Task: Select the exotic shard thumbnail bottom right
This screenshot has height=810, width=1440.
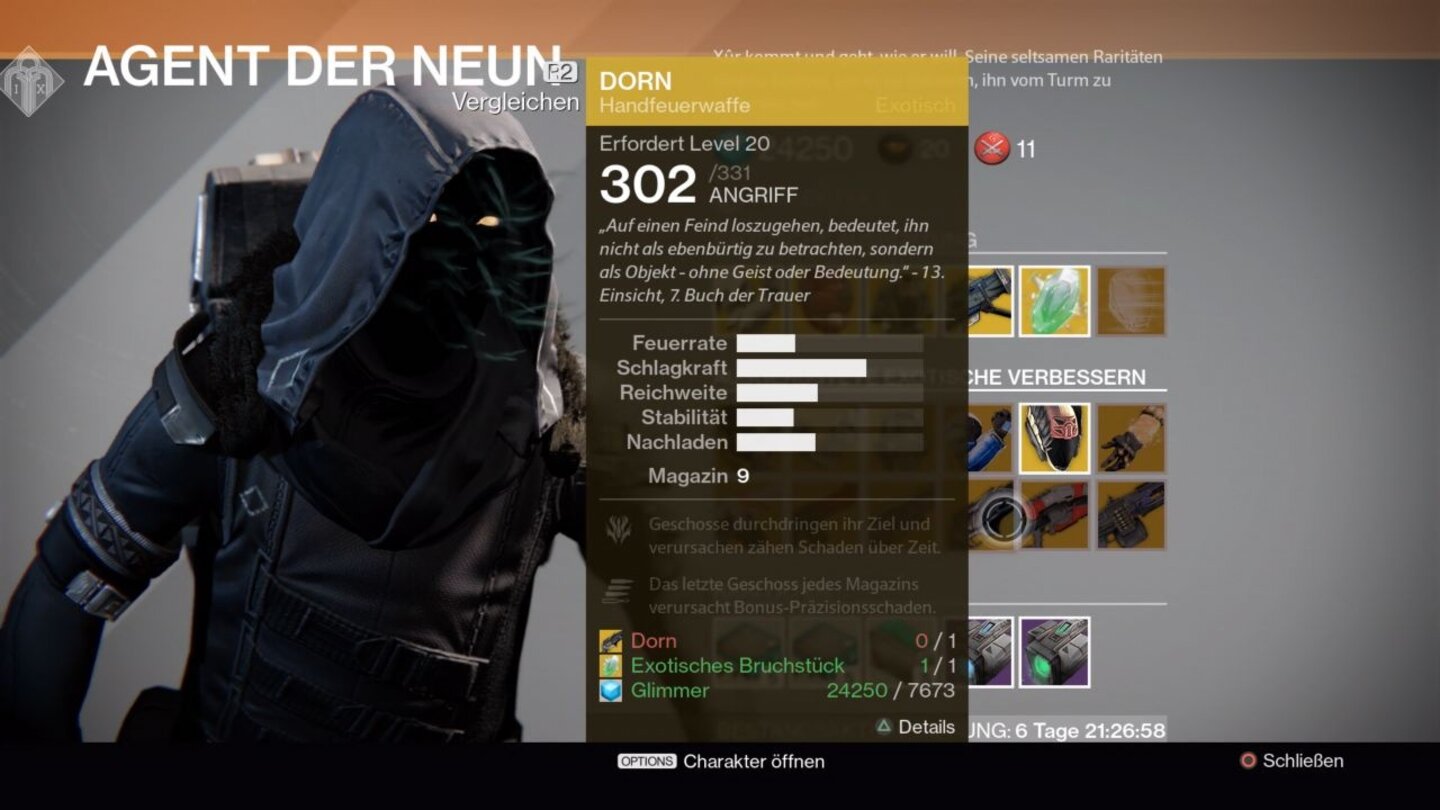Action: (x=1055, y=650)
